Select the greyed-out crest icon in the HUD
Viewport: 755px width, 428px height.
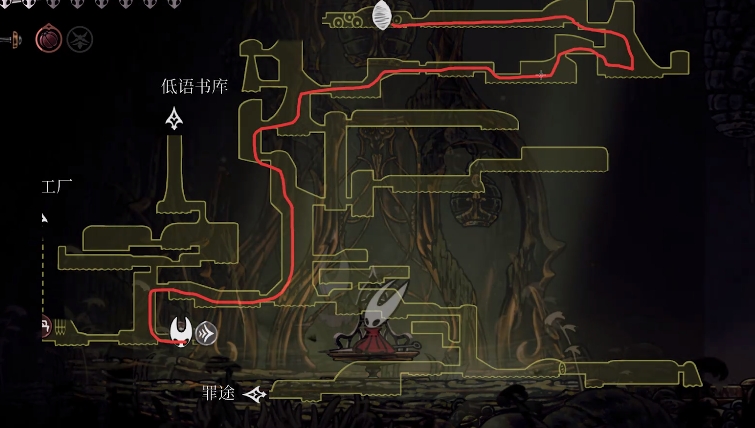pyautogui.click(x=80, y=39)
